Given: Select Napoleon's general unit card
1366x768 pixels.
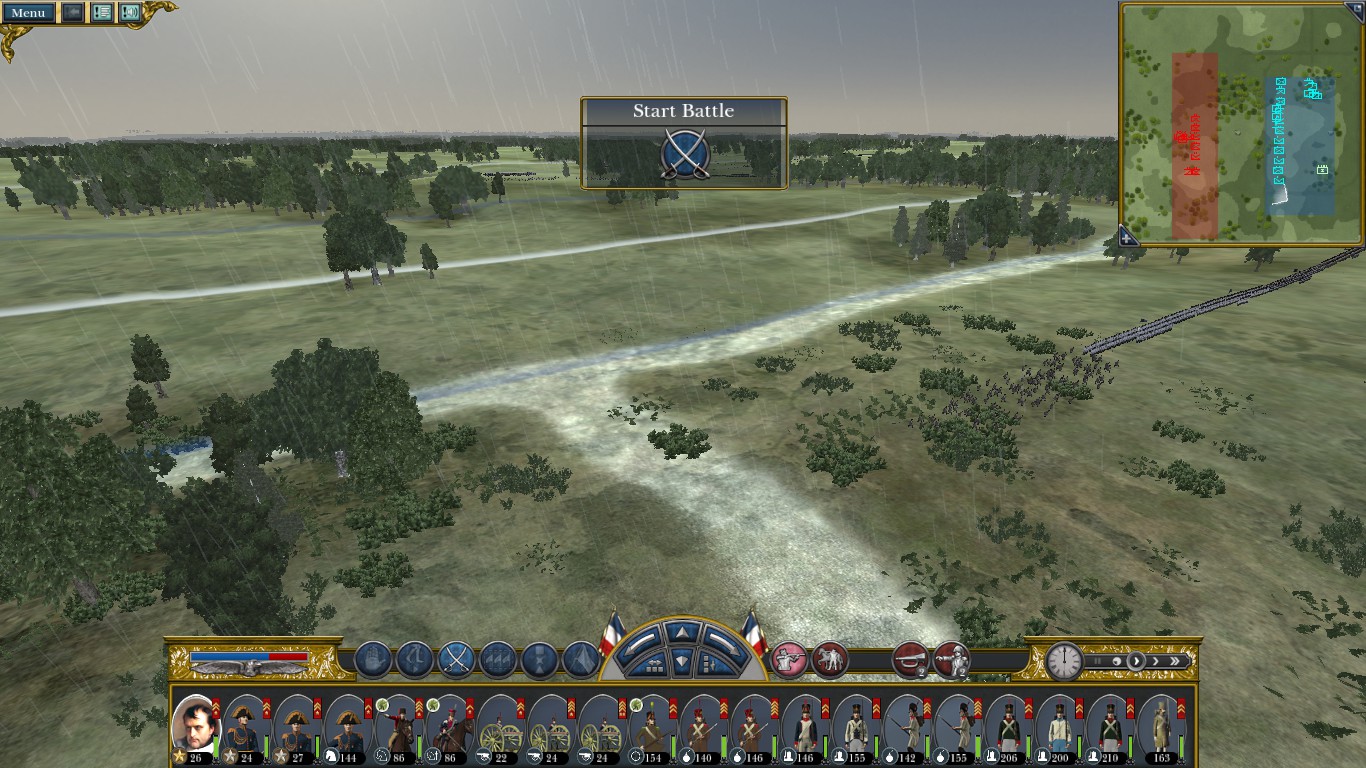Looking at the screenshot, I should [195, 726].
